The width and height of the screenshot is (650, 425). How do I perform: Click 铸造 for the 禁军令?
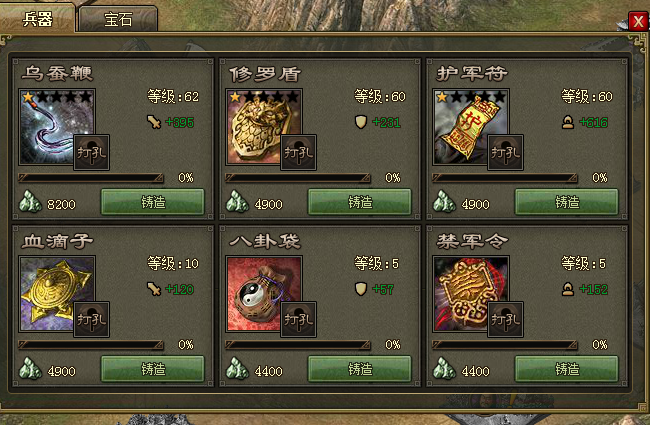[x=566, y=368]
